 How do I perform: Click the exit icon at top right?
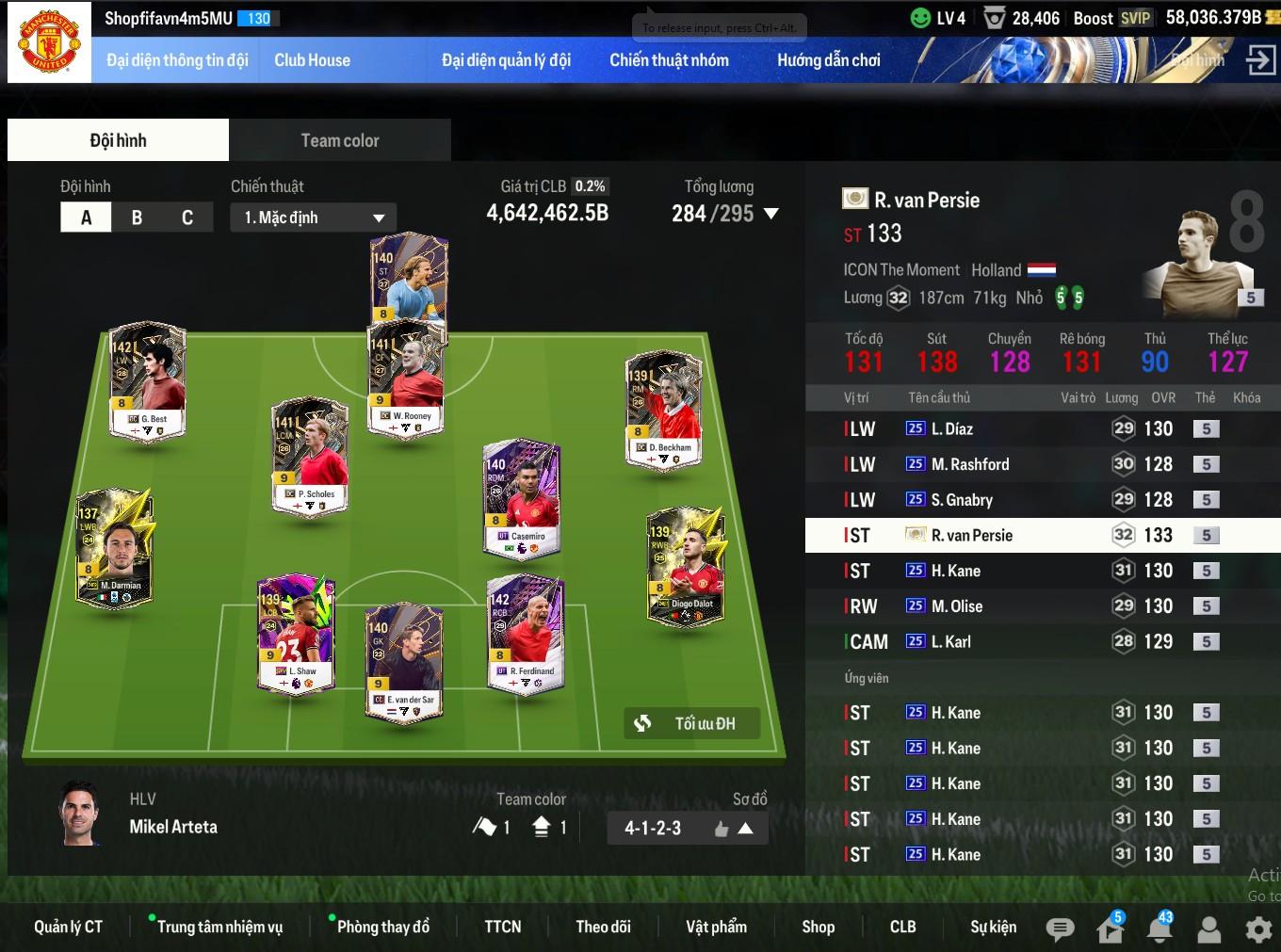point(1259,60)
